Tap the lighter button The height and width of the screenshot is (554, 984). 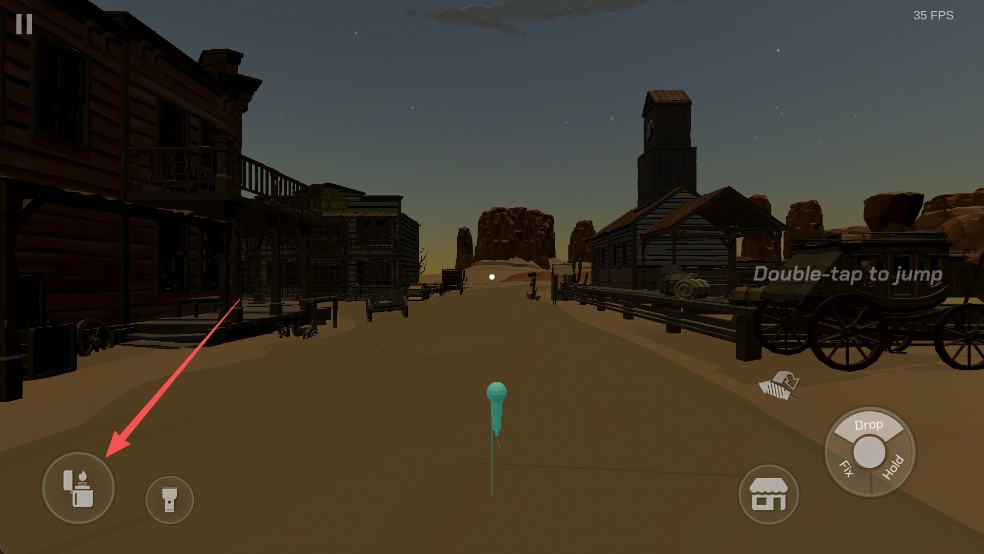point(78,488)
